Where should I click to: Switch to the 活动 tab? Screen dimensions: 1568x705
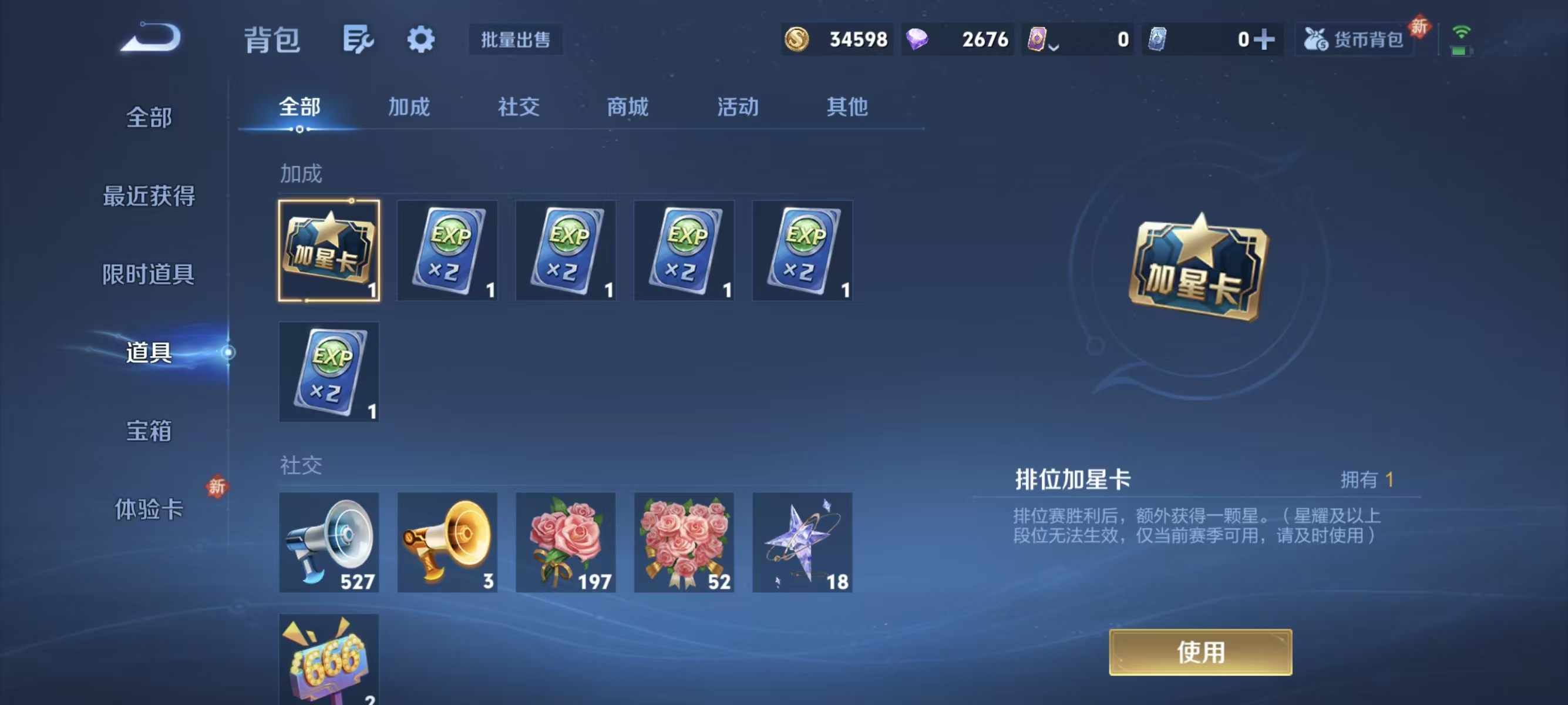pos(737,107)
